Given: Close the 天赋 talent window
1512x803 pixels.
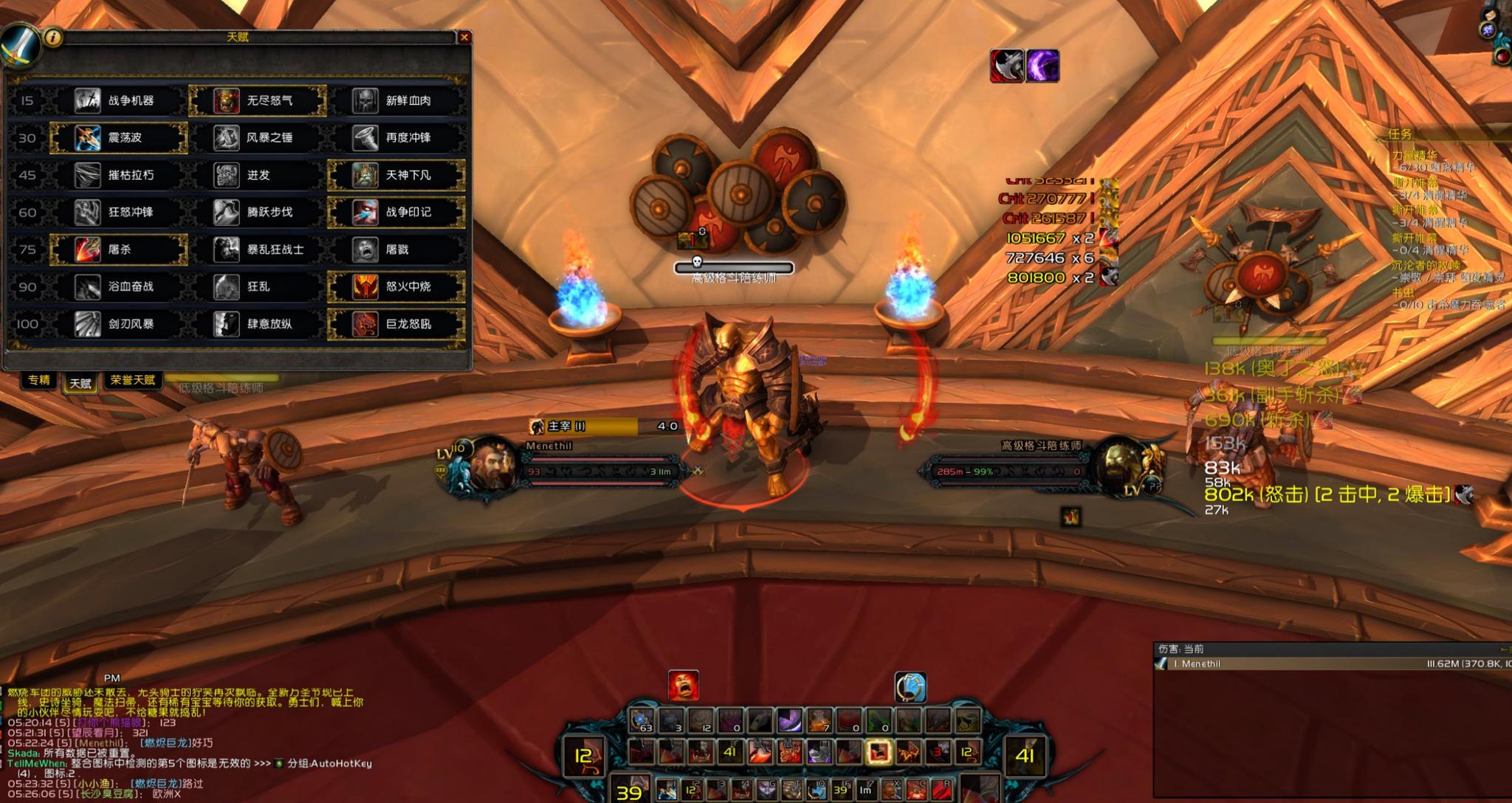Looking at the screenshot, I should coord(464,37).
